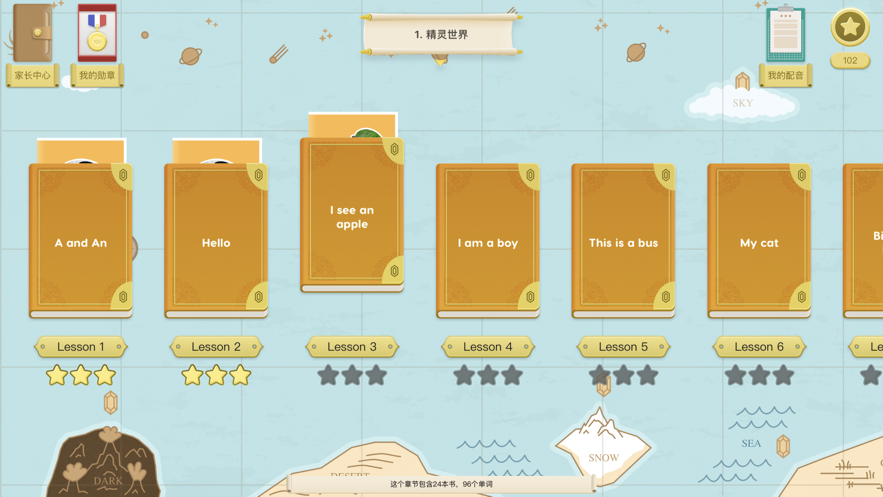
Task: Open the 'This is a bus' book
Action: (623, 241)
